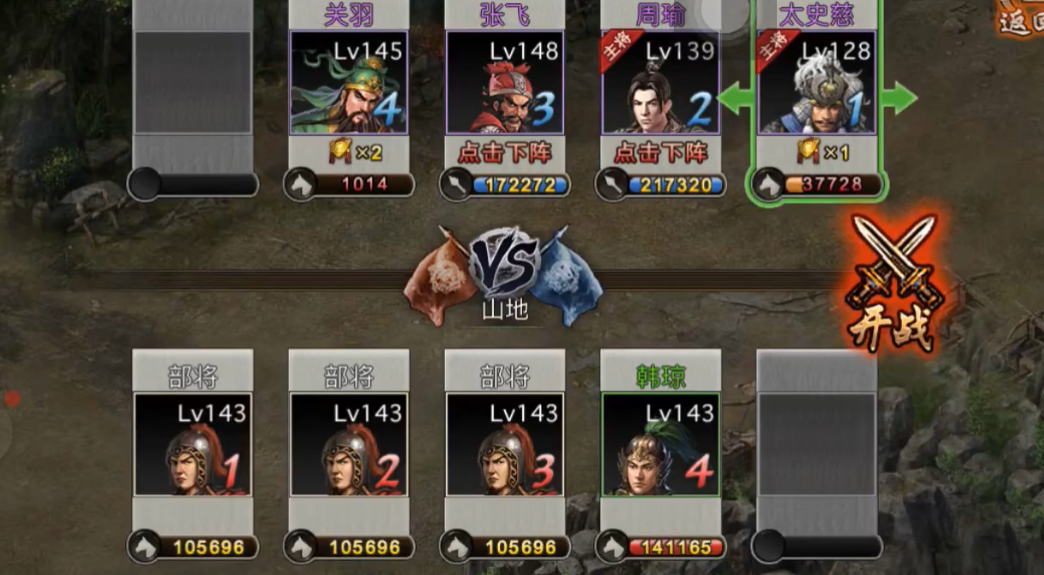Image resolution: width=1044 pixels, height=575 pixels.
Task: Inspect enemy general 韩琼 card
Action: pos(660,444)
